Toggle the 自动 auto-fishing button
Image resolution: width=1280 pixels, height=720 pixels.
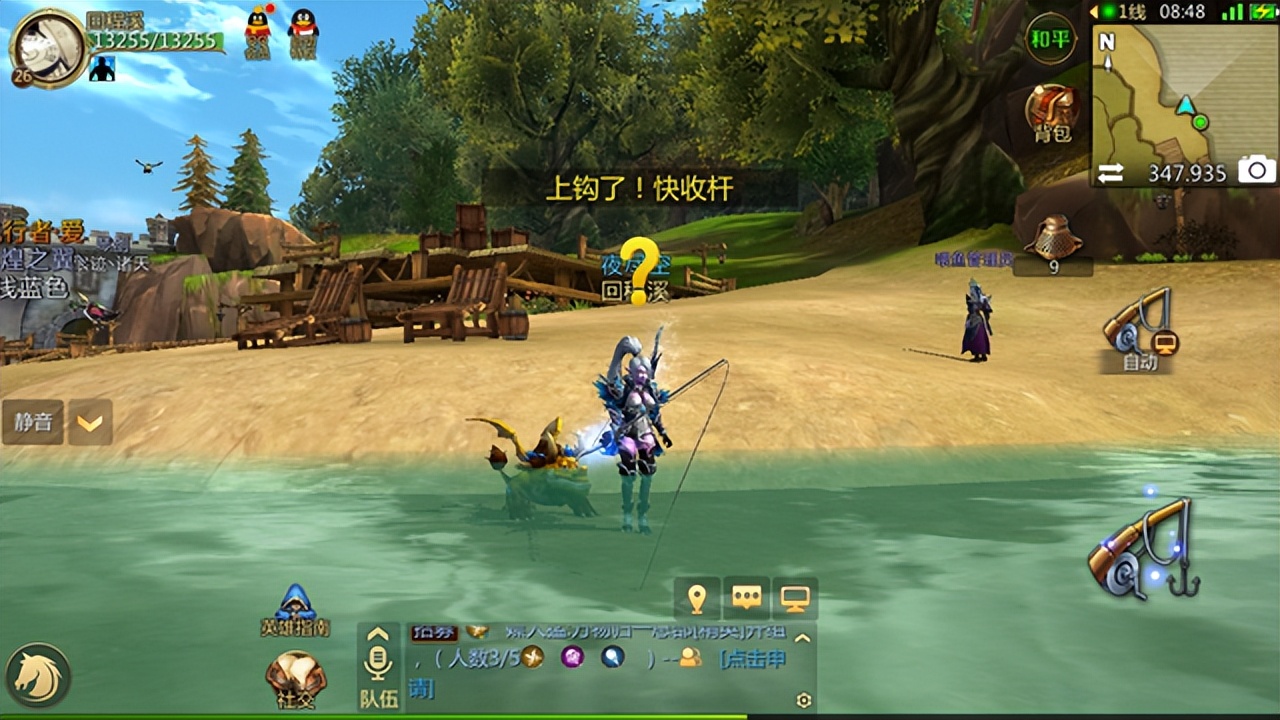coord(1138,330)
